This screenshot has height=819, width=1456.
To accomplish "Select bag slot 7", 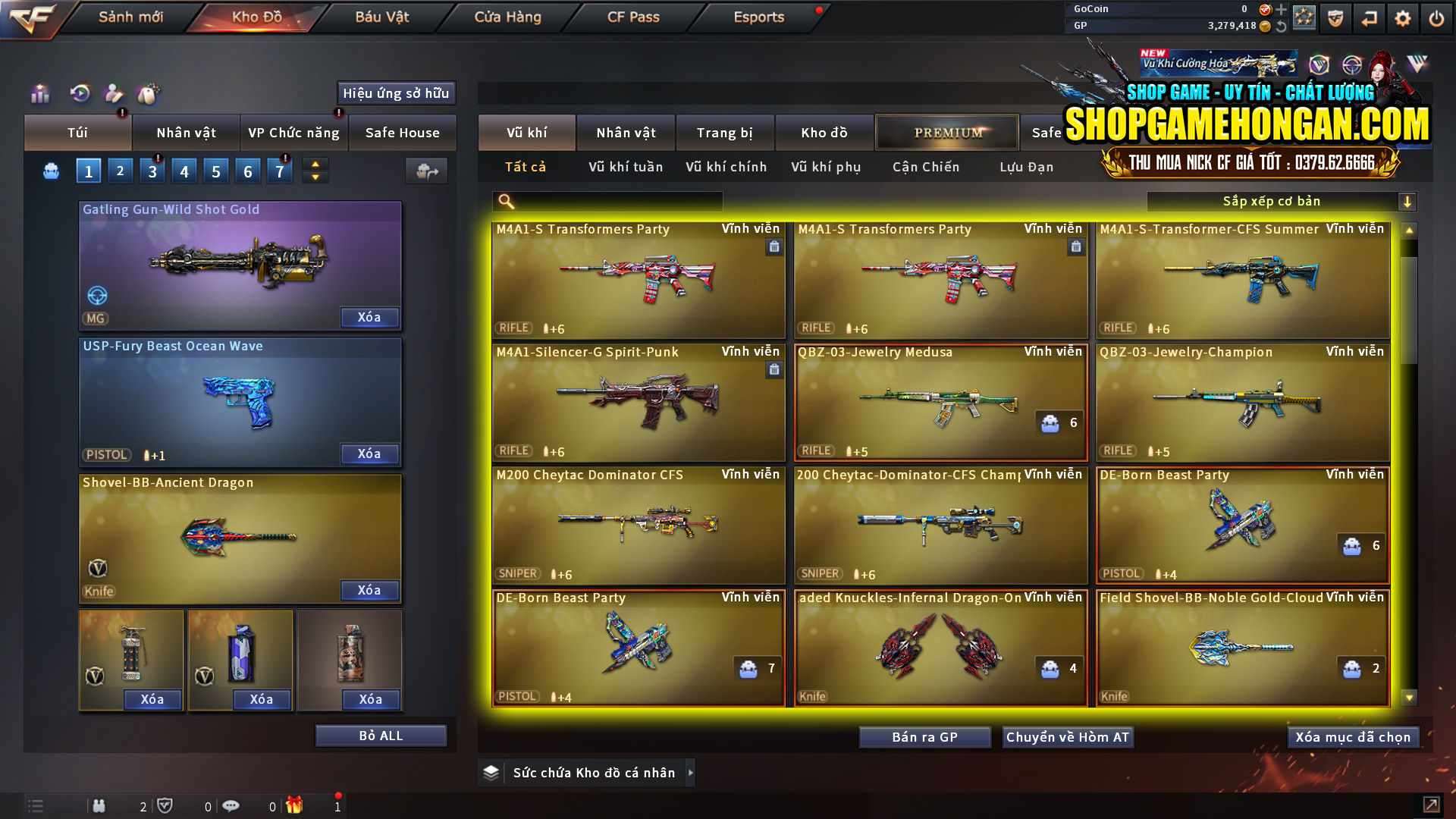I will click(x=279, y=171).
